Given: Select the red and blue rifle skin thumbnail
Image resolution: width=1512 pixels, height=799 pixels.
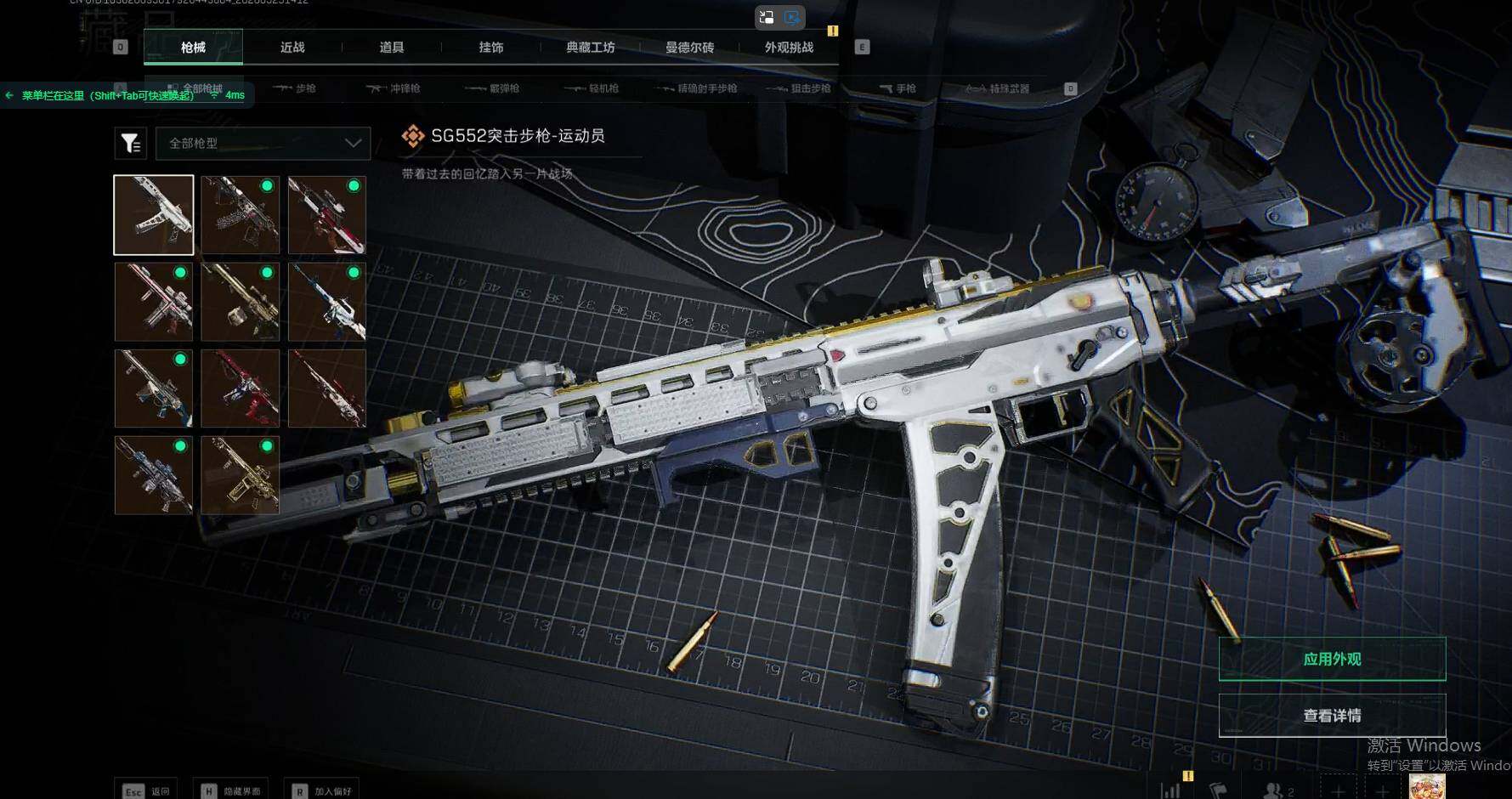Looking at the screenshot, I should [x=241, y=388].
